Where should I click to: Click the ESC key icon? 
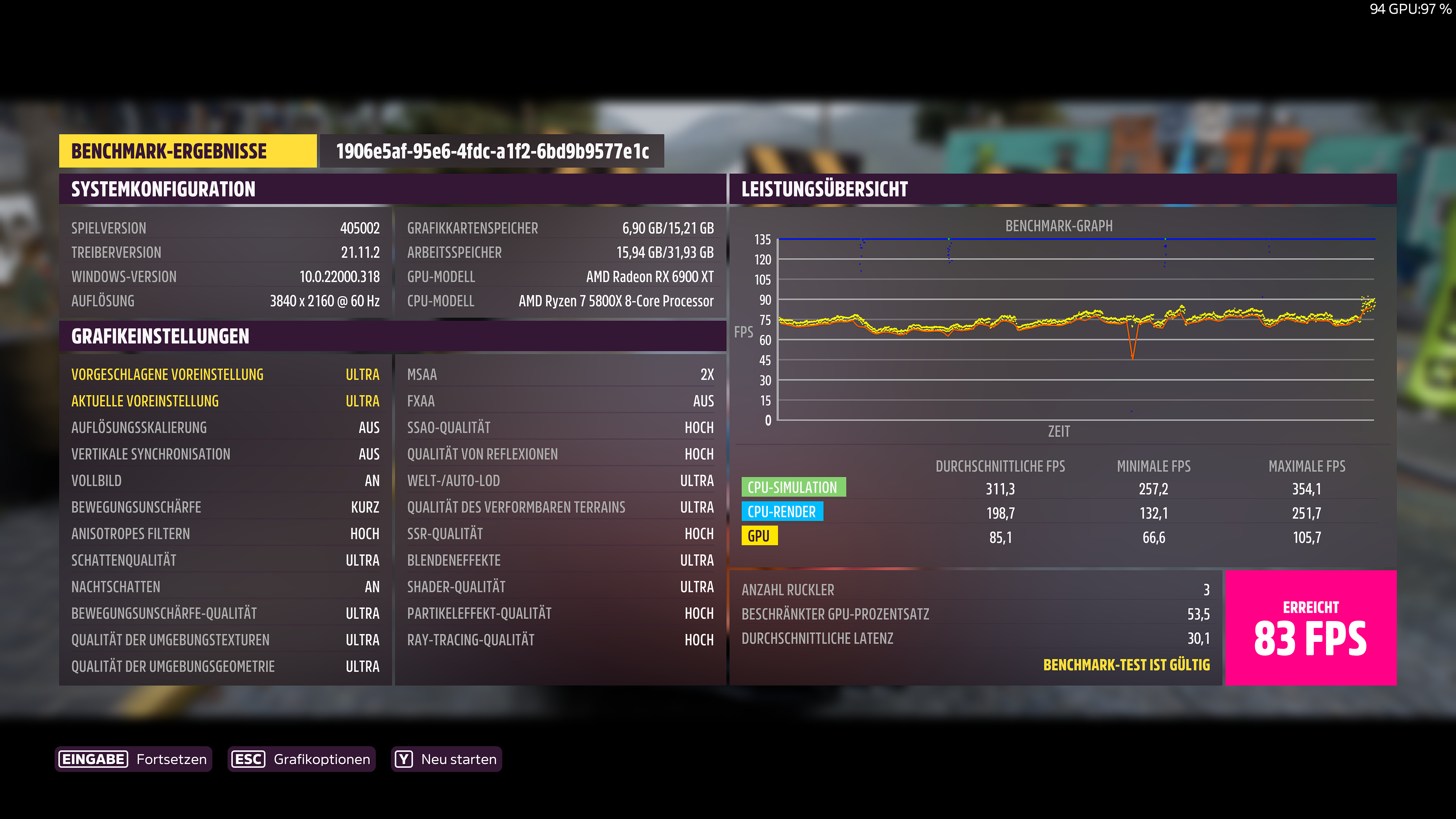point(249,759)
